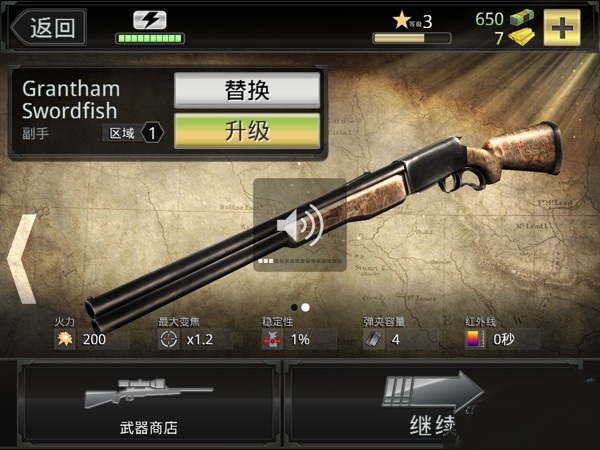This screenshot has width=600, height=450.
Task: Go back with the 返回 button
Action: (47, 27)
